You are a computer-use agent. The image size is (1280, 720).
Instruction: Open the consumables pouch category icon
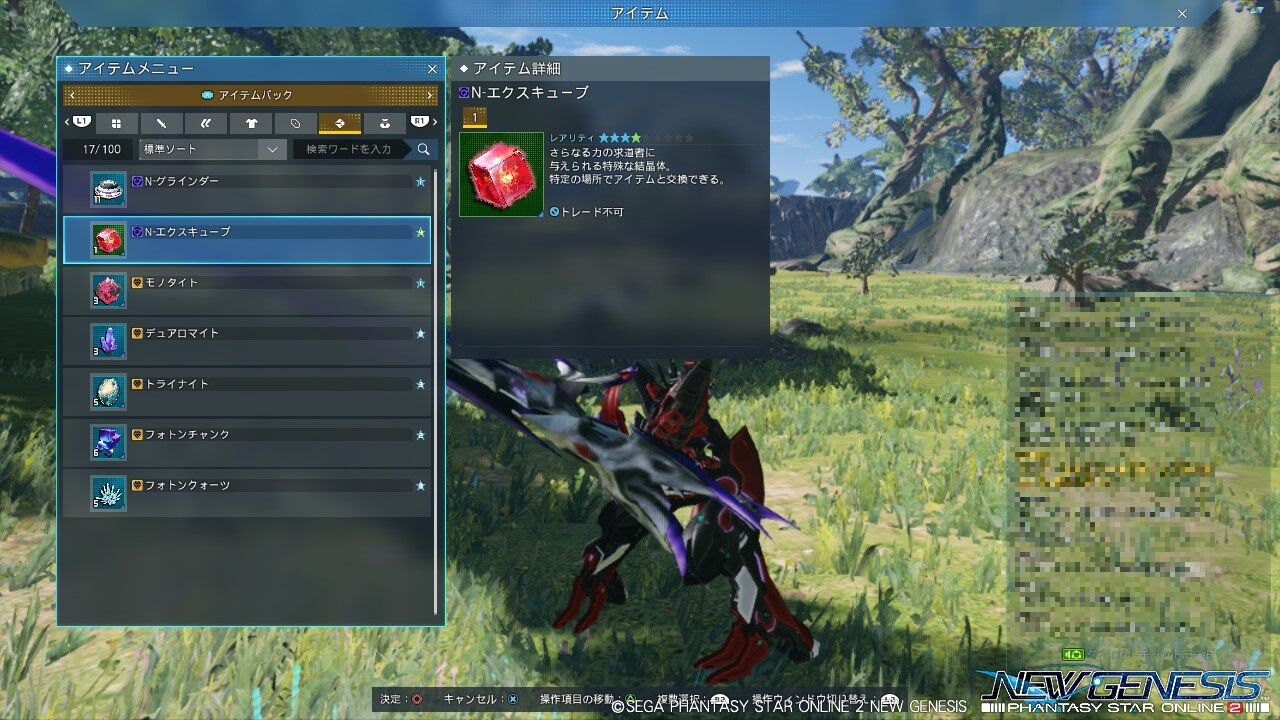pyautogui.click(x=385, y=123)
